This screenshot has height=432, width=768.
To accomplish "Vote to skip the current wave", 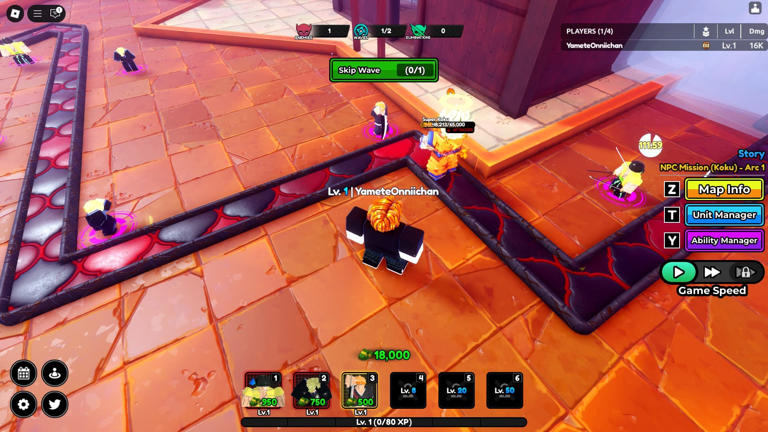I will point(384,71).
